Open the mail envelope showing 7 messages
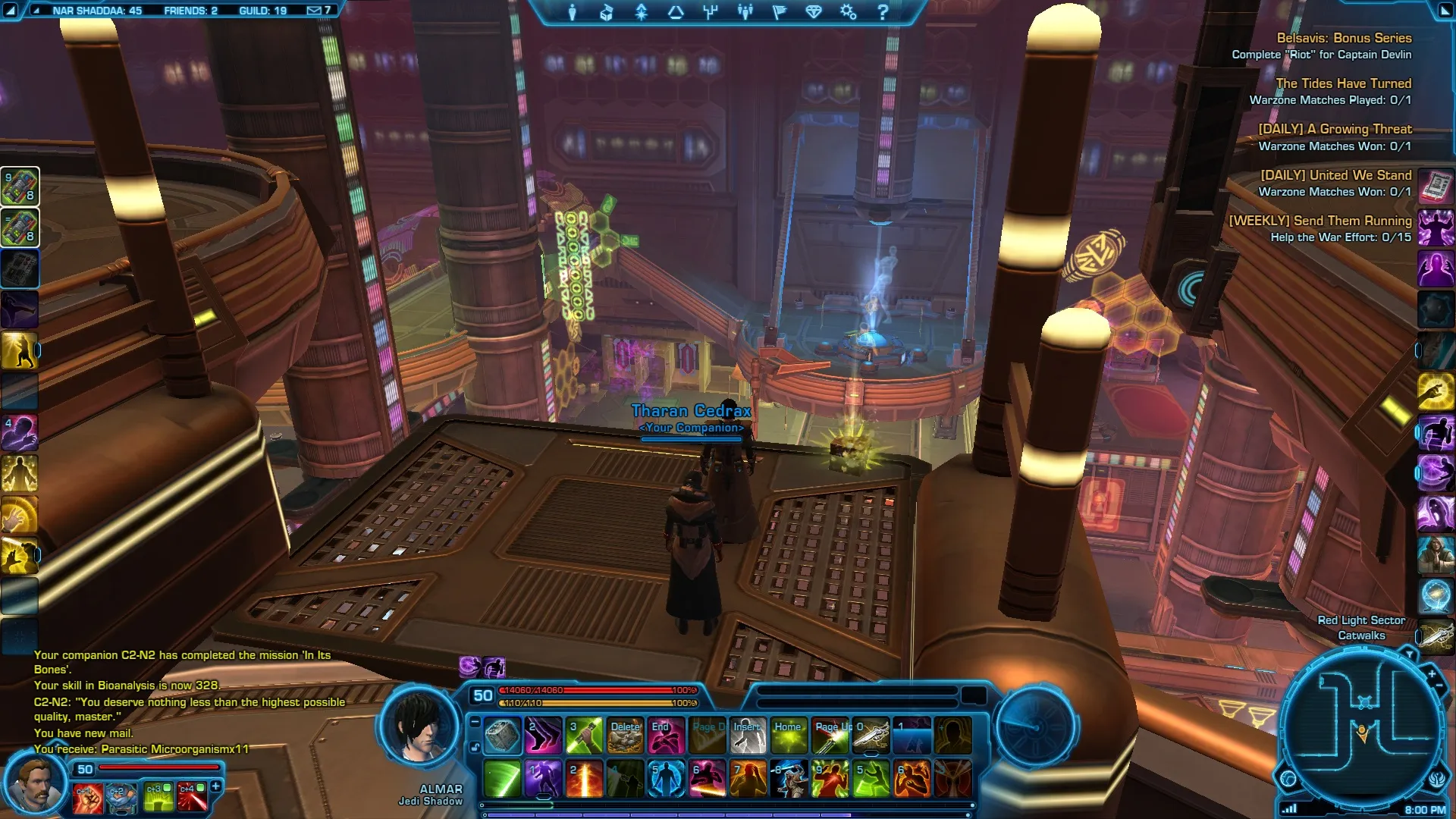The height and width of the screenshot is (819, 1456). [318, 11]
